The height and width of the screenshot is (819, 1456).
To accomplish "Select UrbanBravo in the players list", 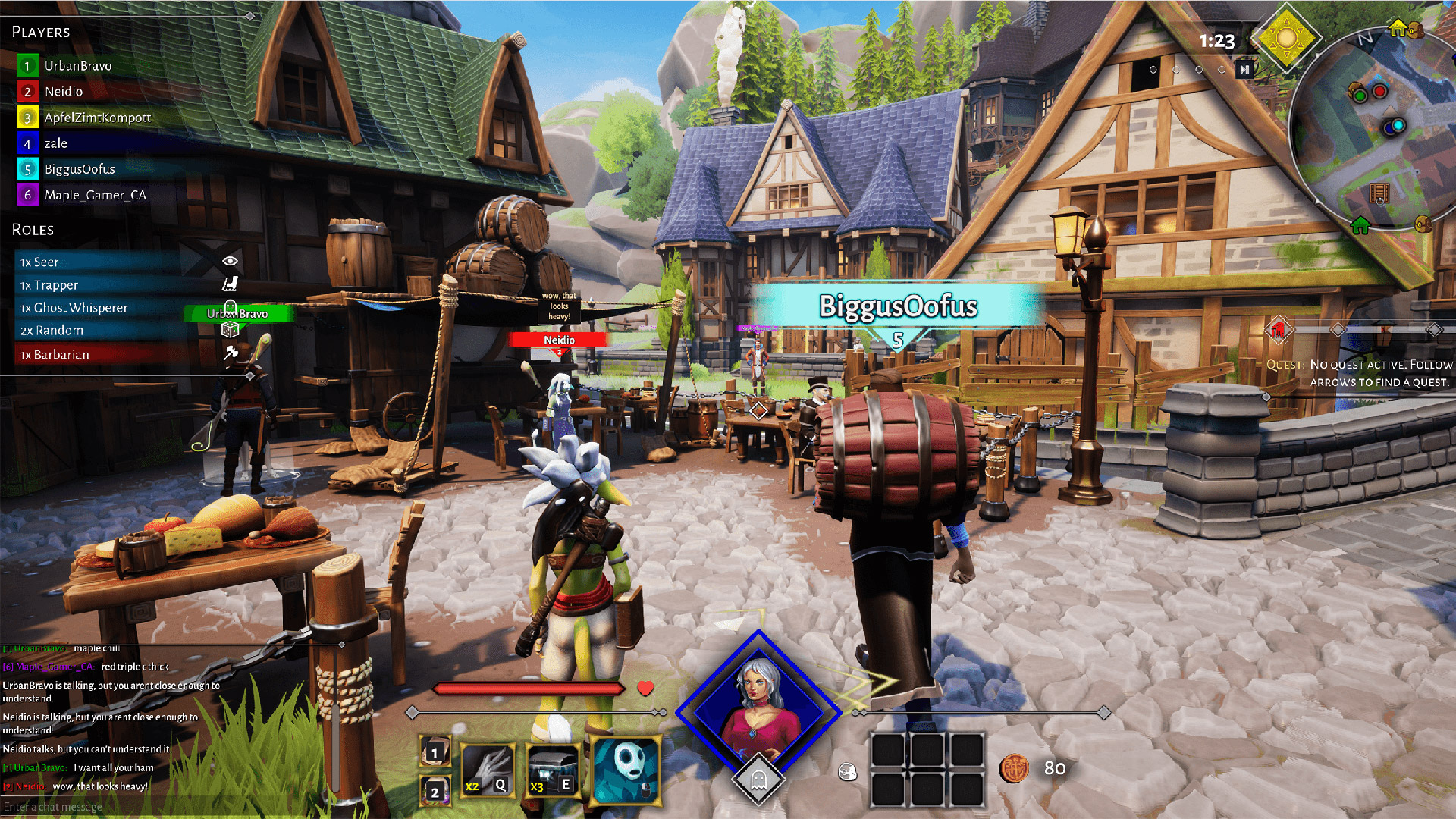I will 77,66.
